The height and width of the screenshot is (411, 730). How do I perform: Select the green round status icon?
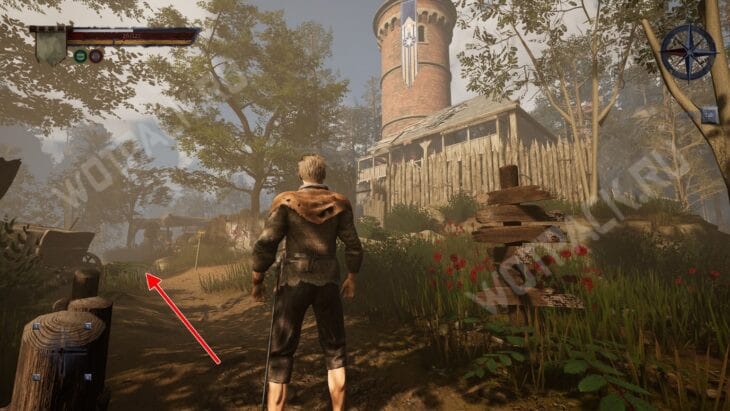click(x=80, y=56)
